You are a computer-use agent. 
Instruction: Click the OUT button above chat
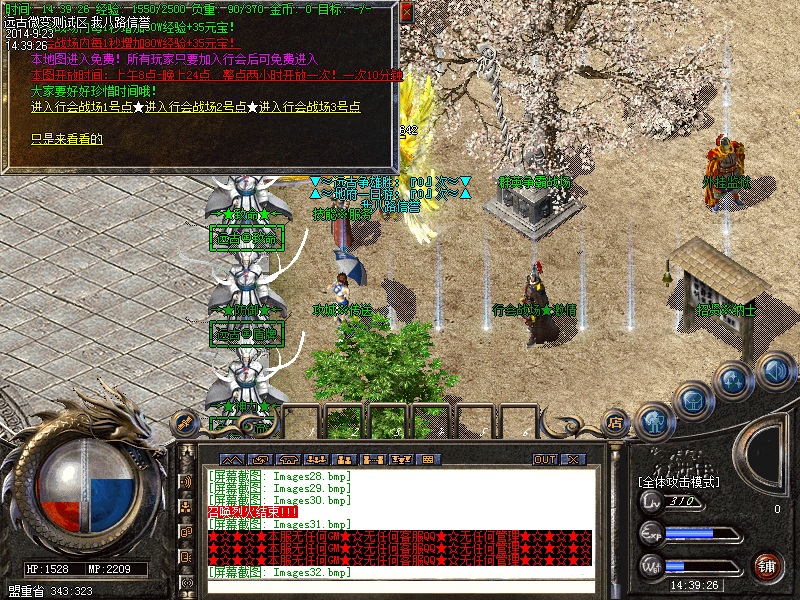click(x=545, y=459)
